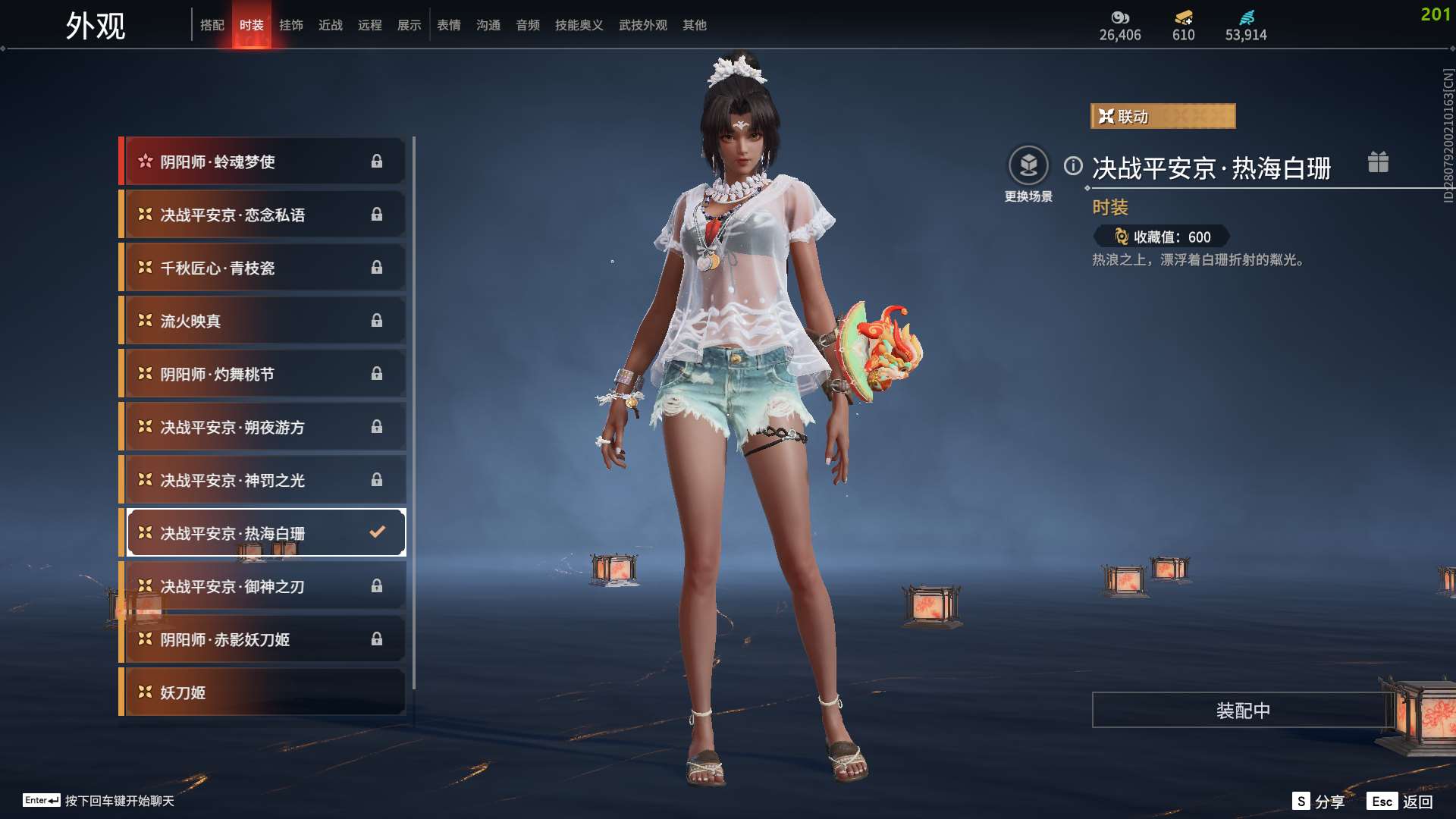
Task: Select the 阴阳师·蛉魂梦使 outfit
Action: click(x=263, y=162)
